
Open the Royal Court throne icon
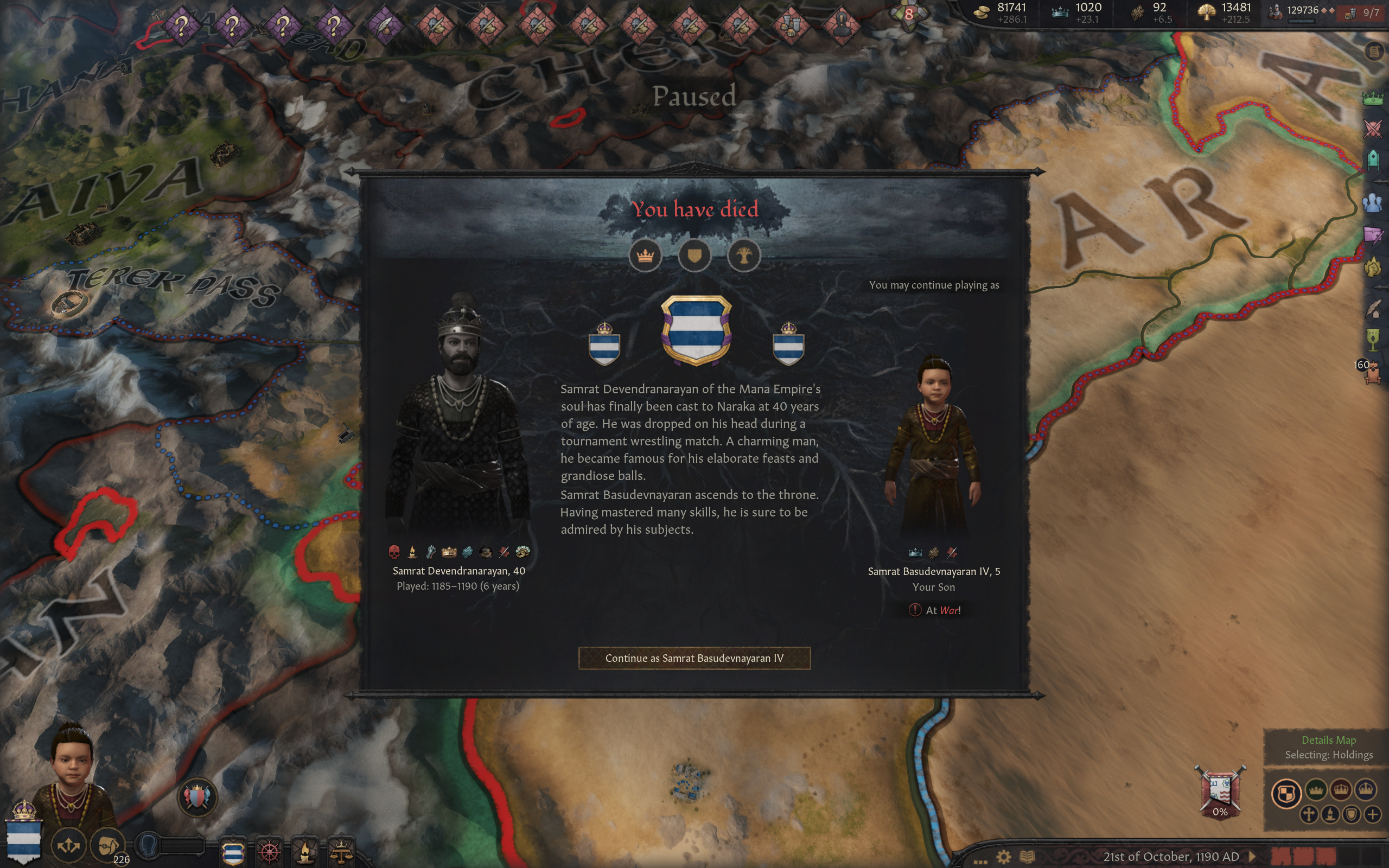click(x=1372, y=373)
